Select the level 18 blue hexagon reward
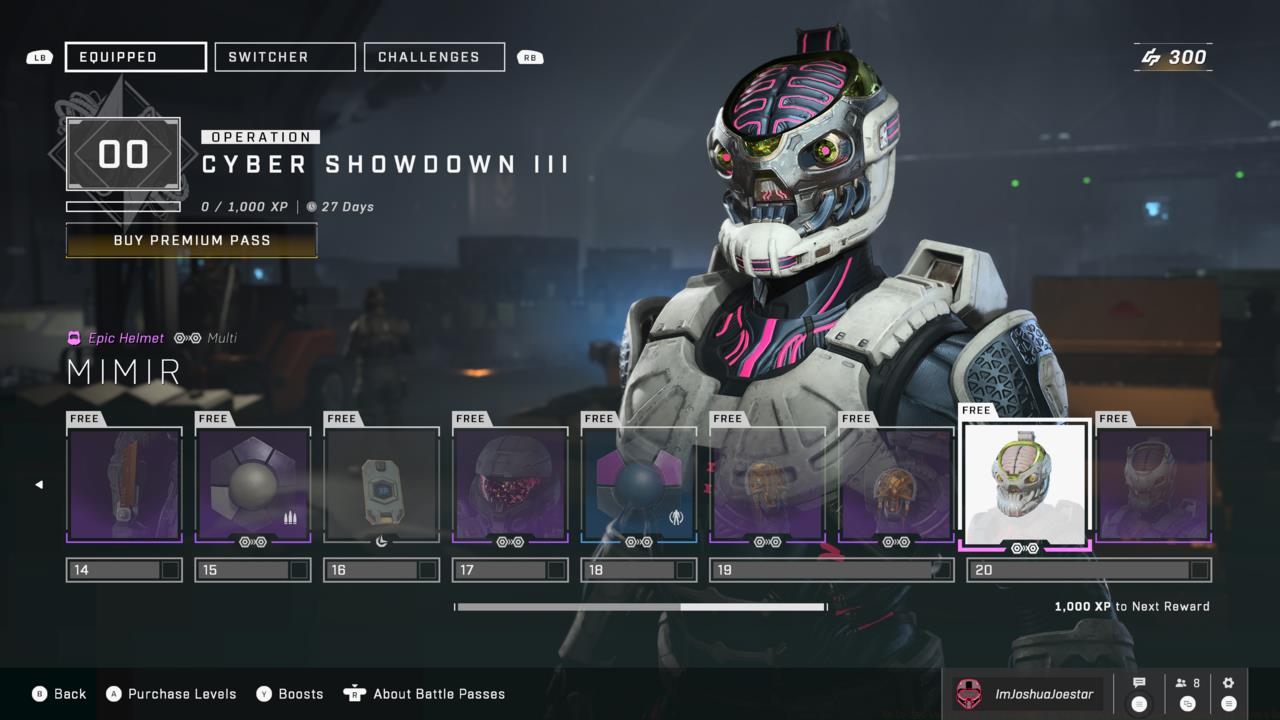 click(639, 485)
